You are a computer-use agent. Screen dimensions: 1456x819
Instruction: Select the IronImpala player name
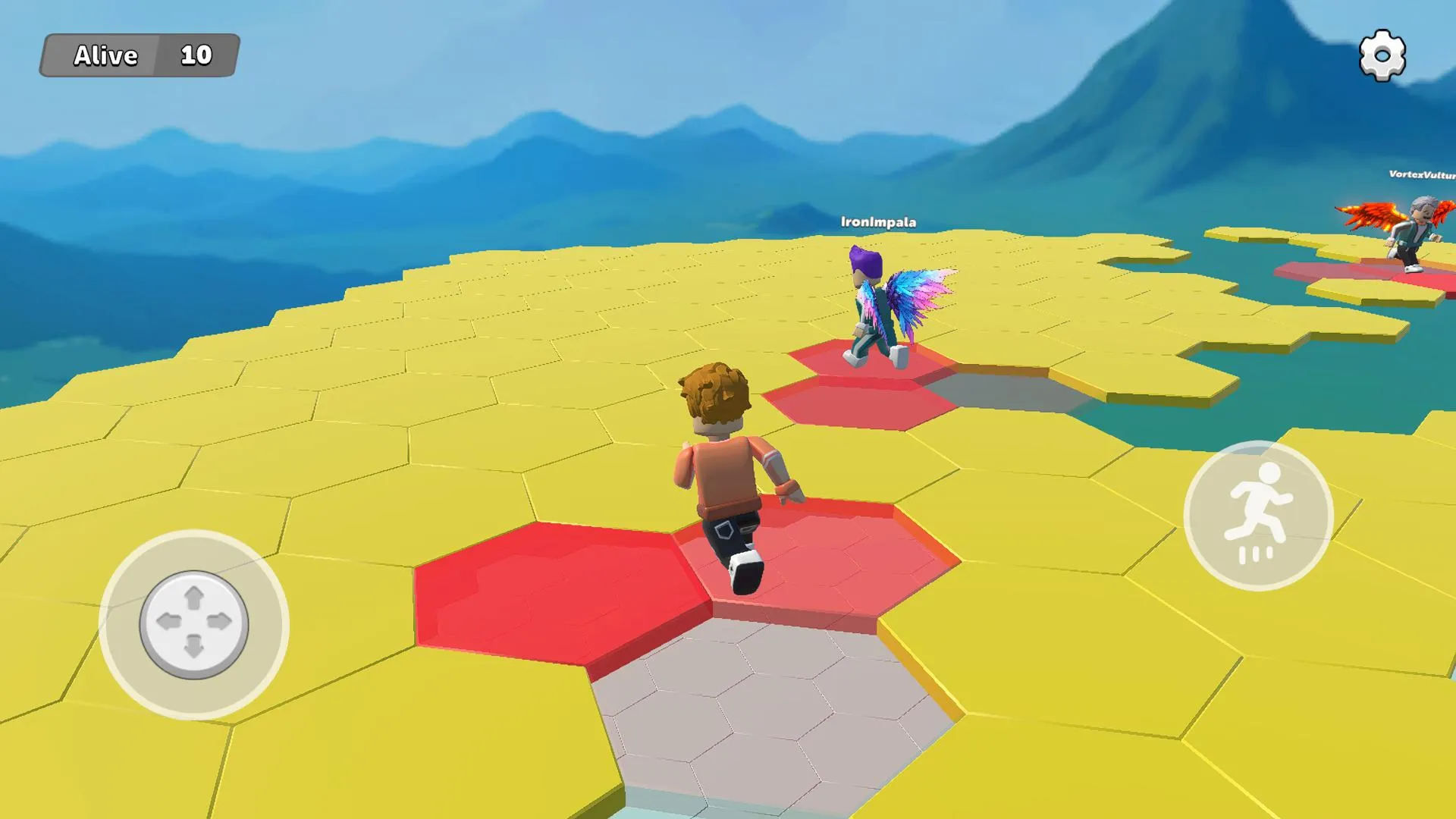(878, 223)
